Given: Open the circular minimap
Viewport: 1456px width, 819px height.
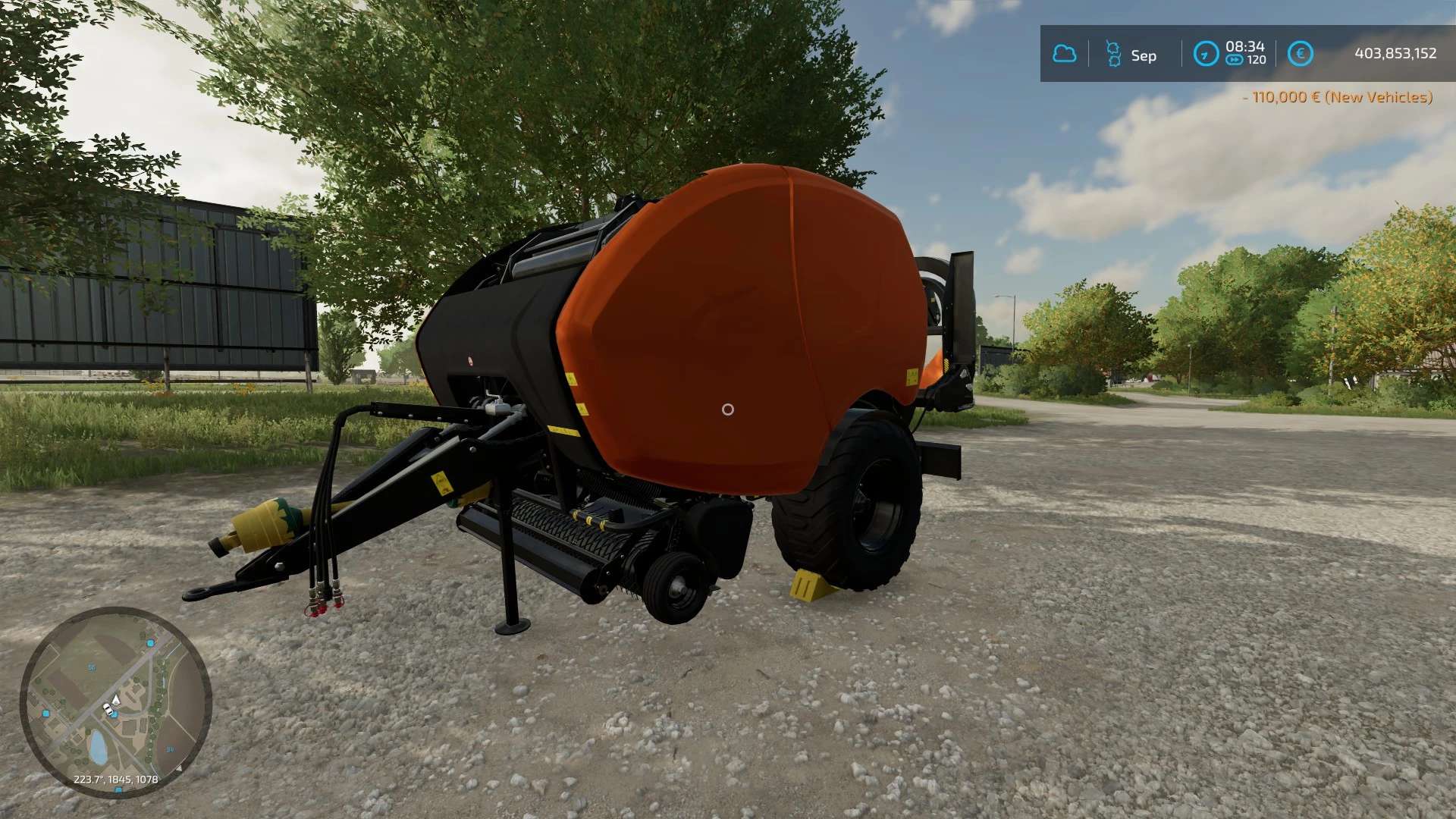Looking at the screenshot, I should (x=115, y=702).
